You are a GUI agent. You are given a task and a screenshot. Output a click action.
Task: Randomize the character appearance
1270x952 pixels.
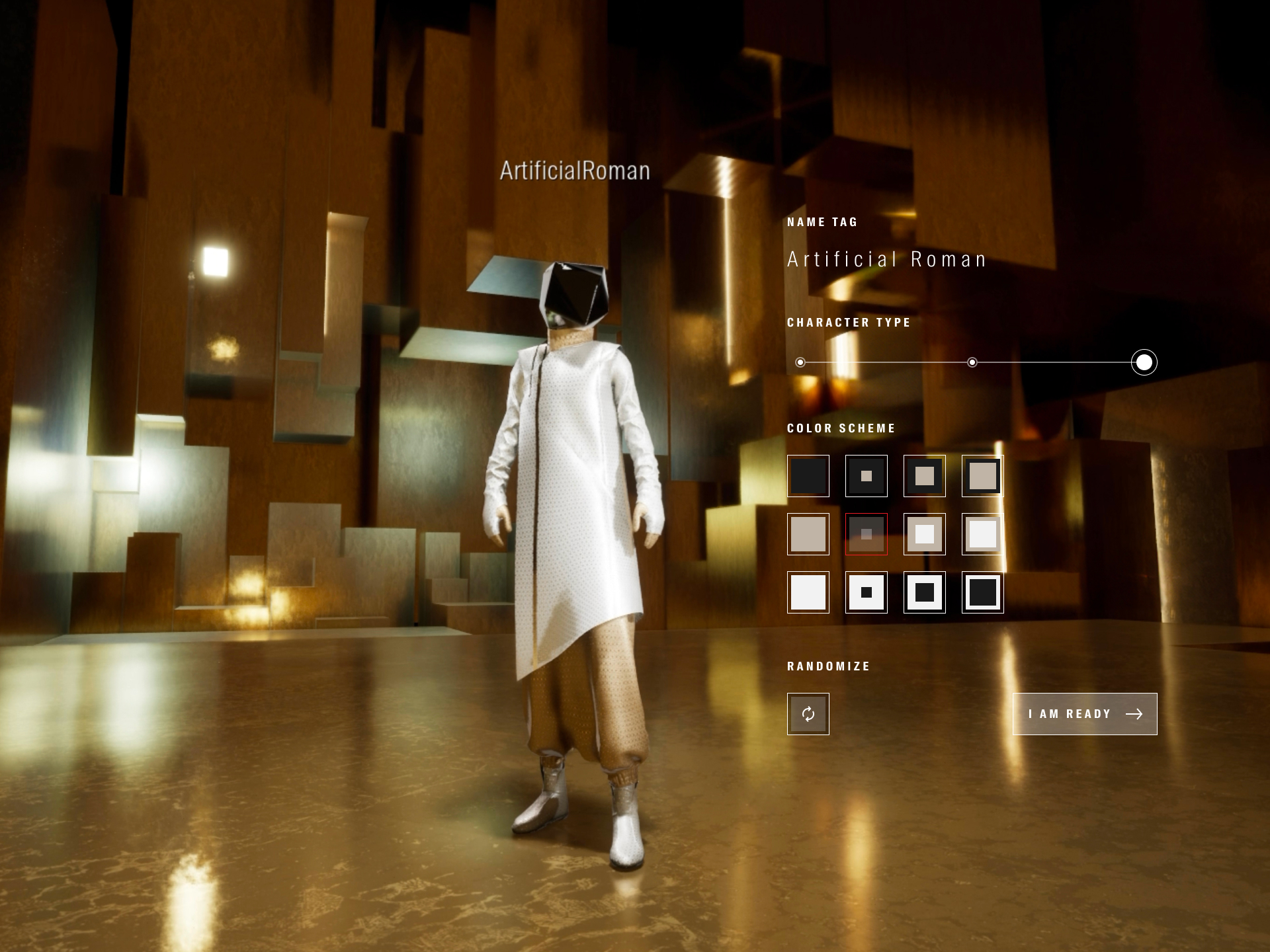808,714
